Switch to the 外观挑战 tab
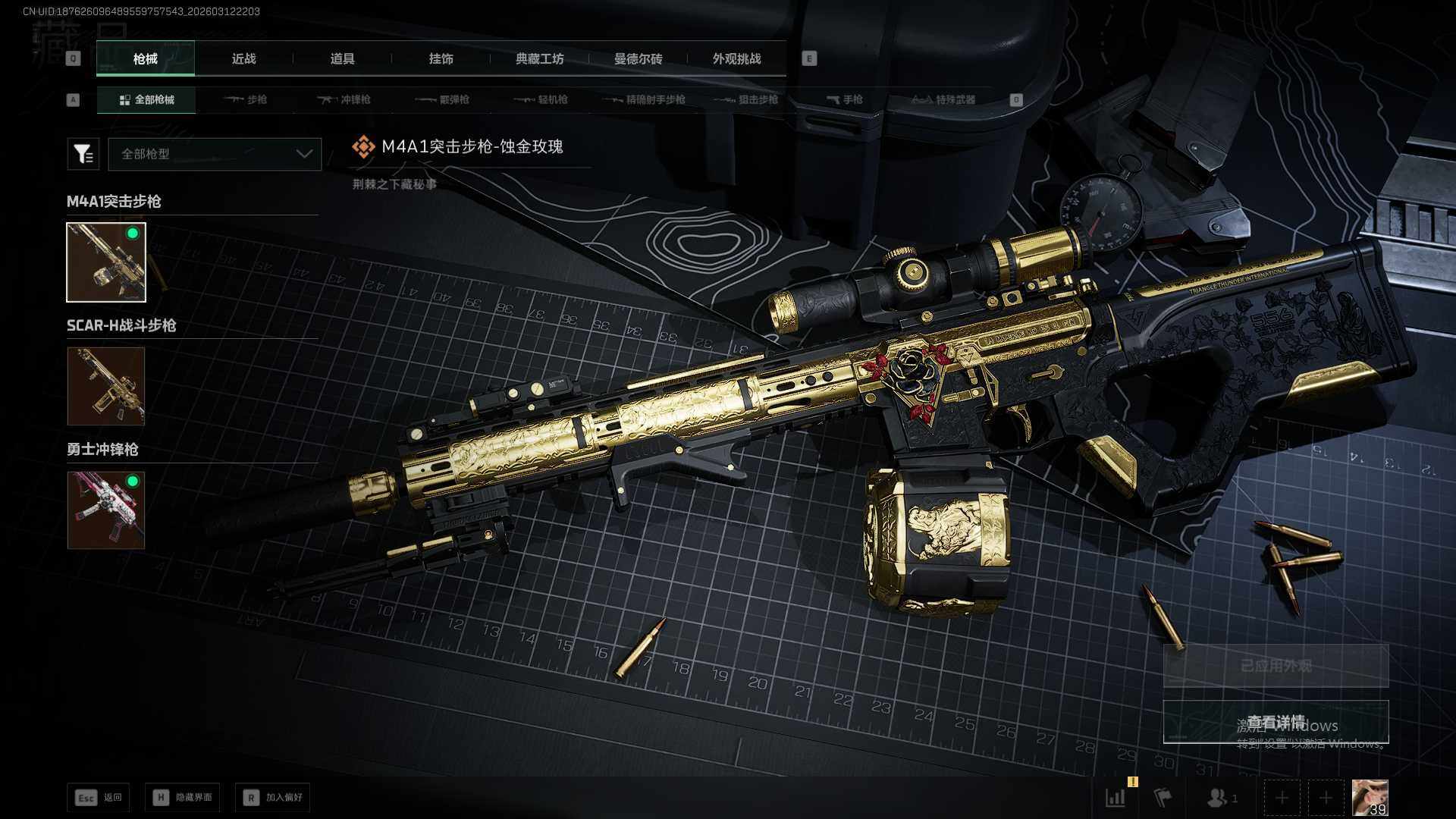Viewport: 1456px width, 819px height. click(736, 58)
